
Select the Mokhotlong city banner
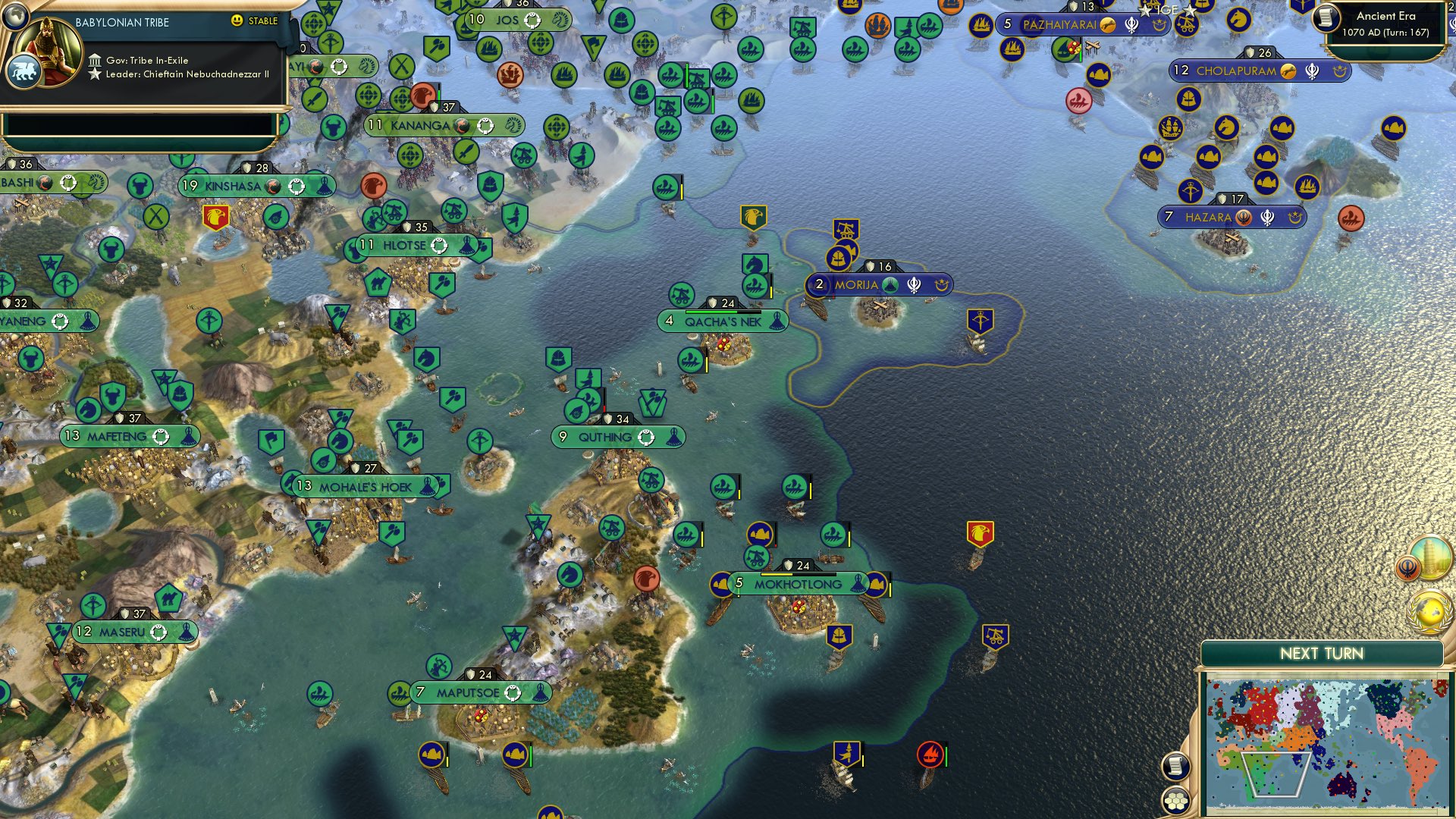pyautogui.click(x=795, y=585)
